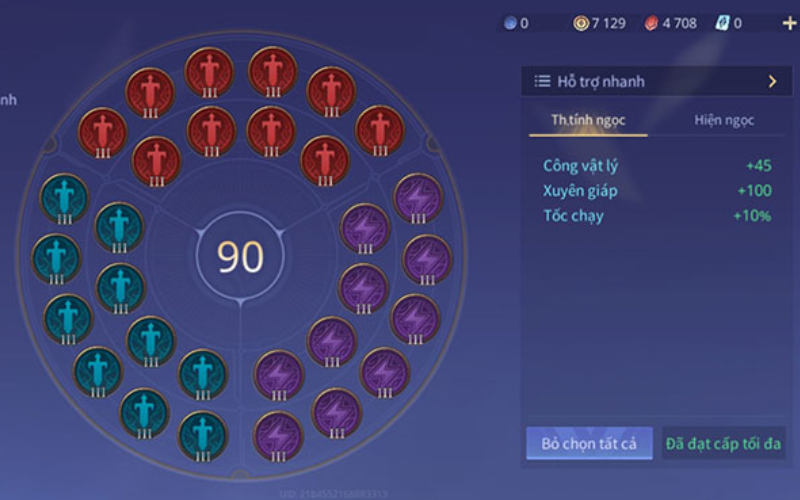The image size is (800, 500).
Task: Switch to the Th.tính ngọc tab
Action: [588, 120]
